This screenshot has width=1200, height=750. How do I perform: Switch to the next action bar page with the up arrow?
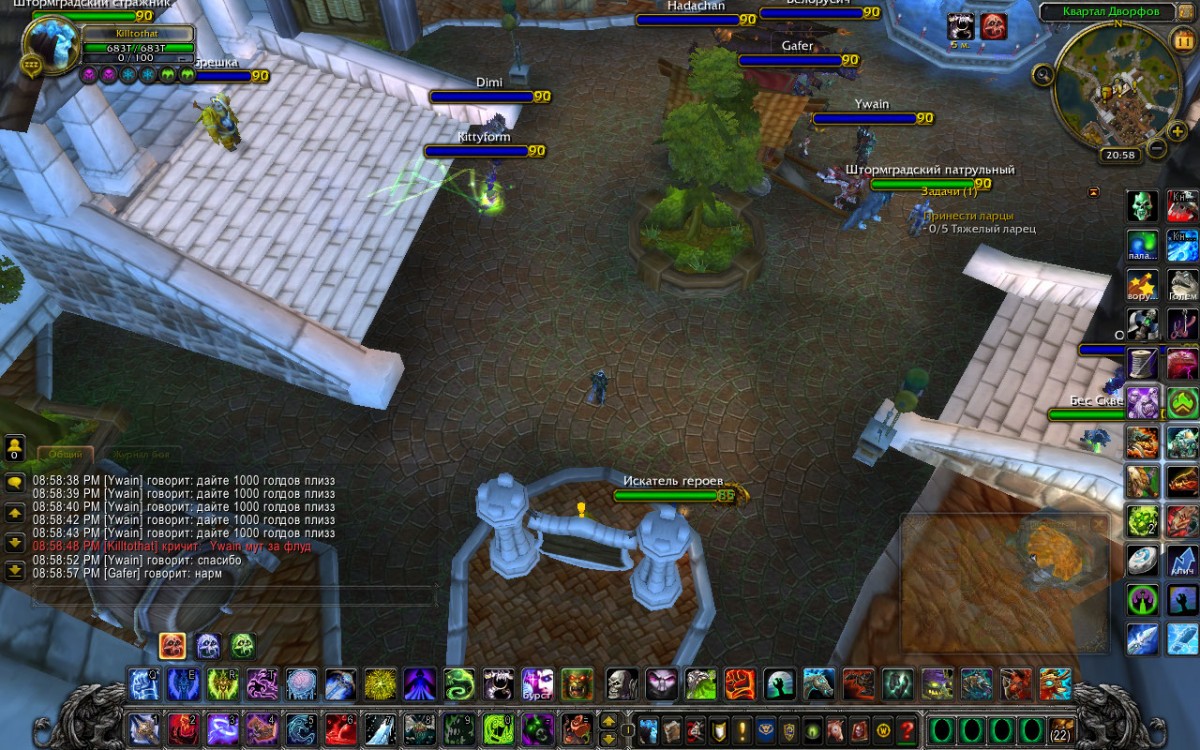pyautogui.click(x=607, y=721)
